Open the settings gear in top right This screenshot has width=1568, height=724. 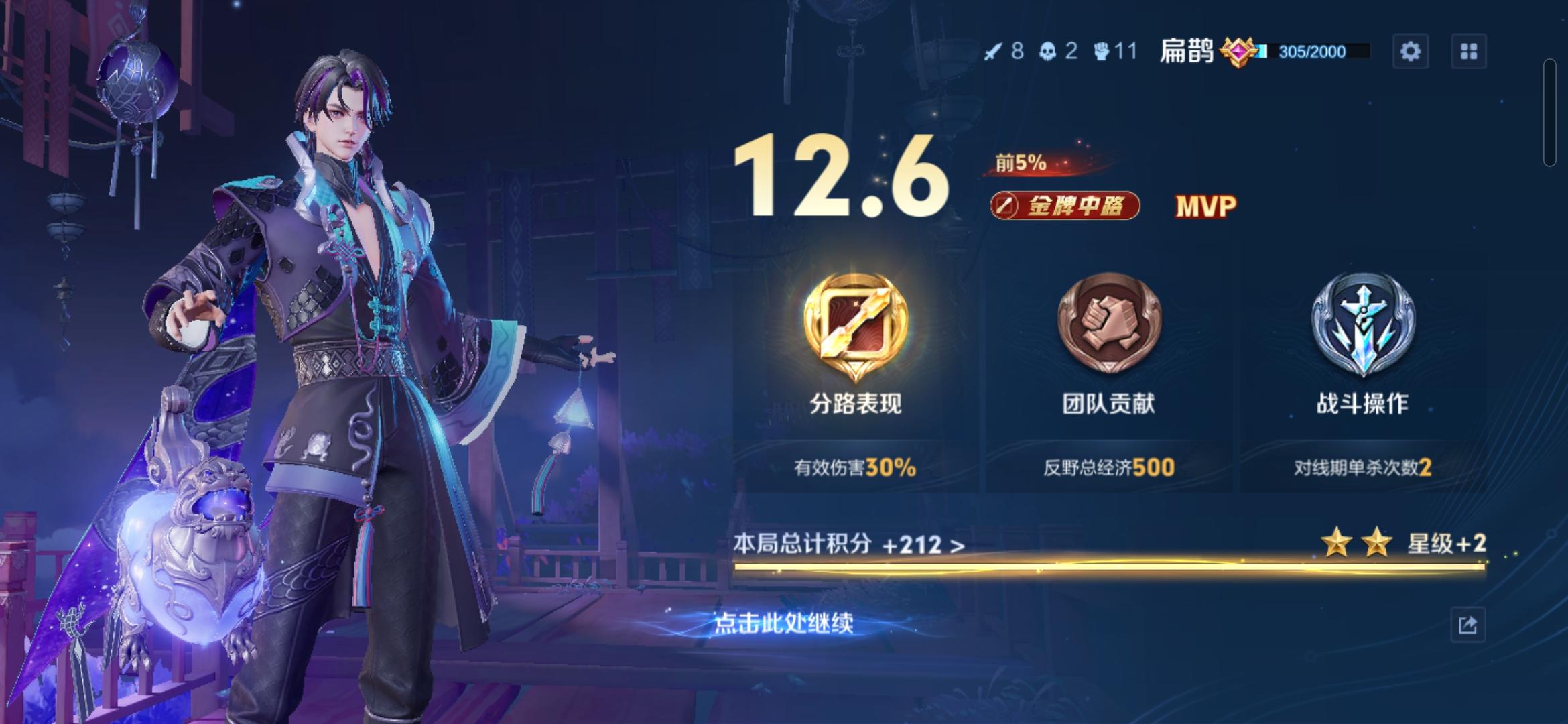[1411, 50]
